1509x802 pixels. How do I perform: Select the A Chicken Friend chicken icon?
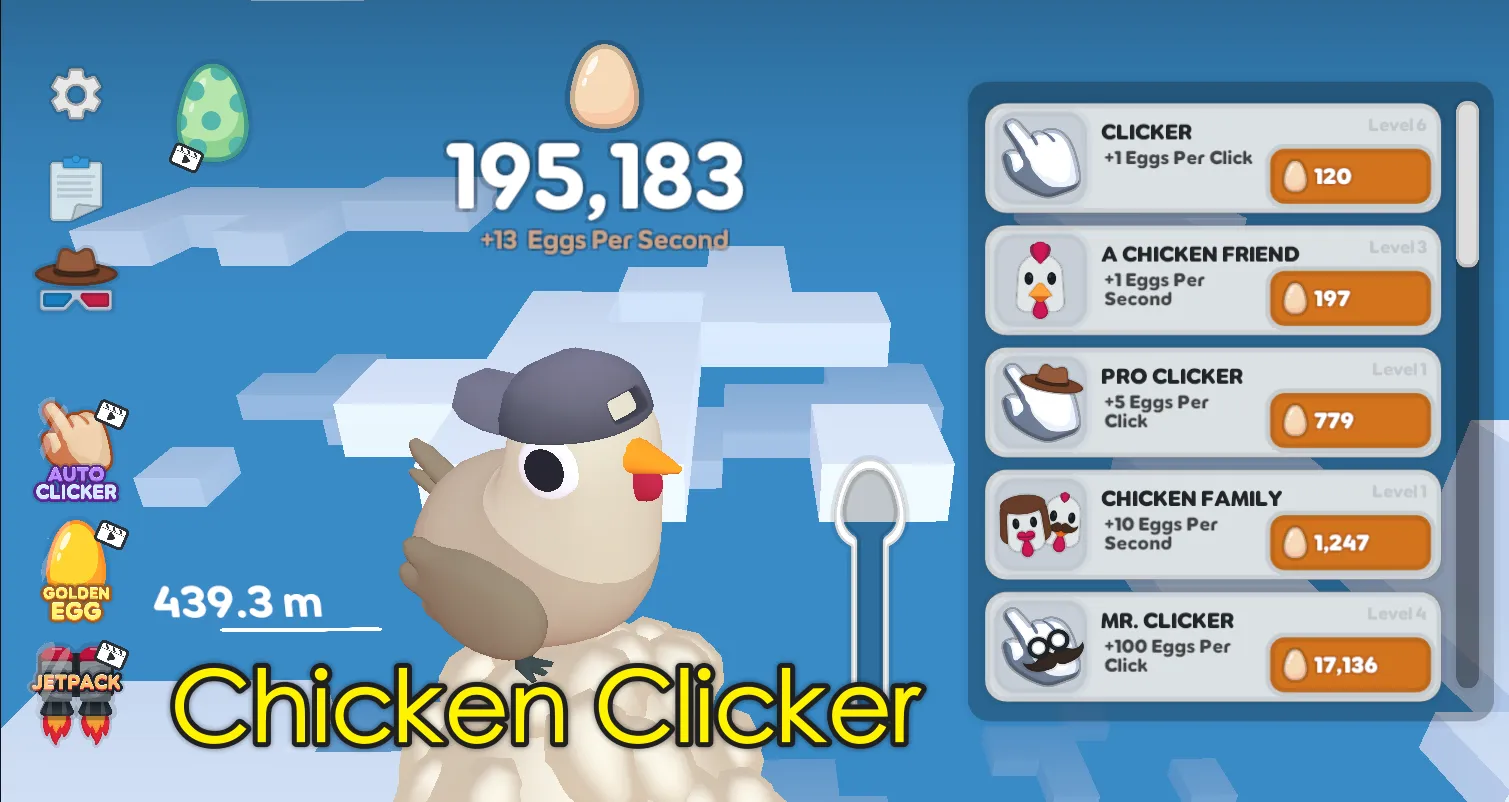pos(1038,282)
